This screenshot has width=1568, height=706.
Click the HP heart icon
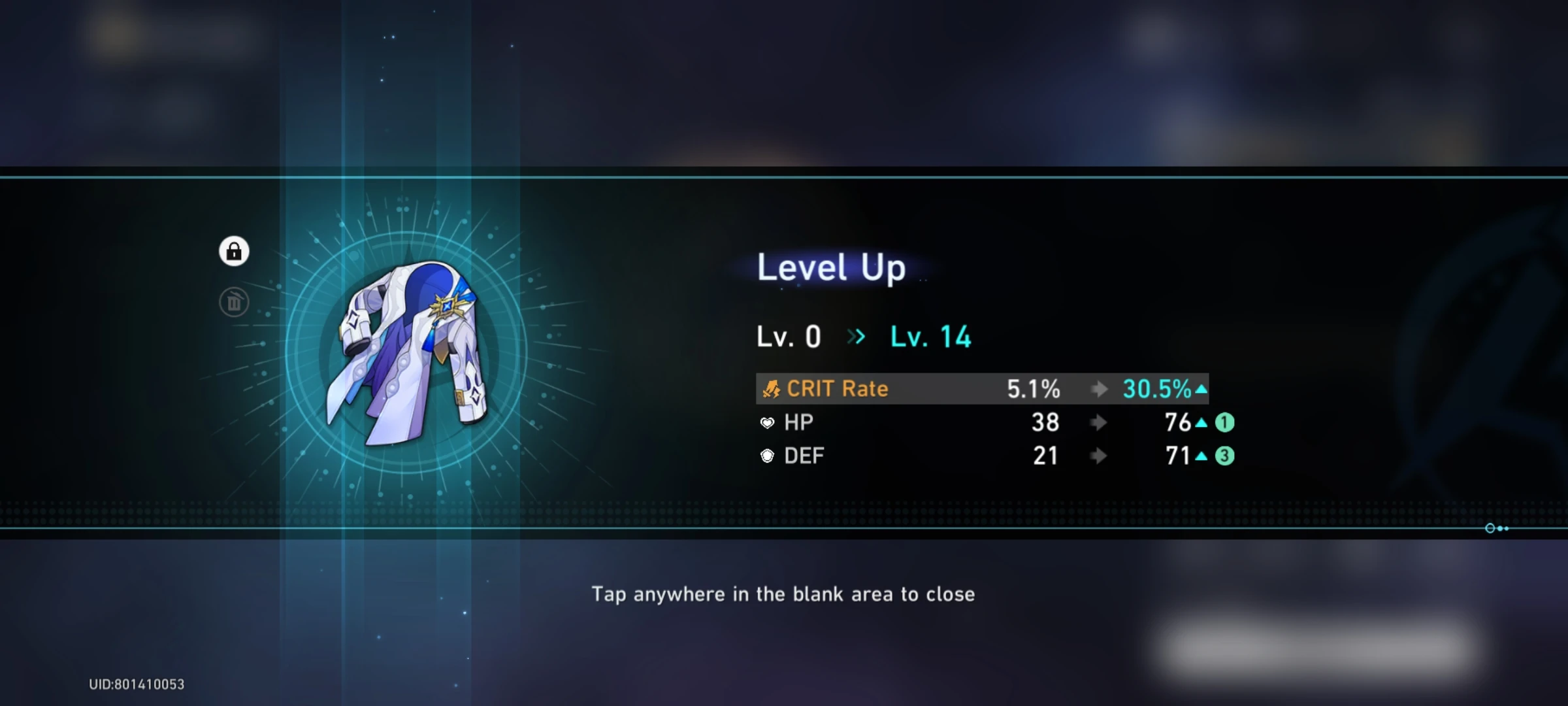[x=767, y=422]
